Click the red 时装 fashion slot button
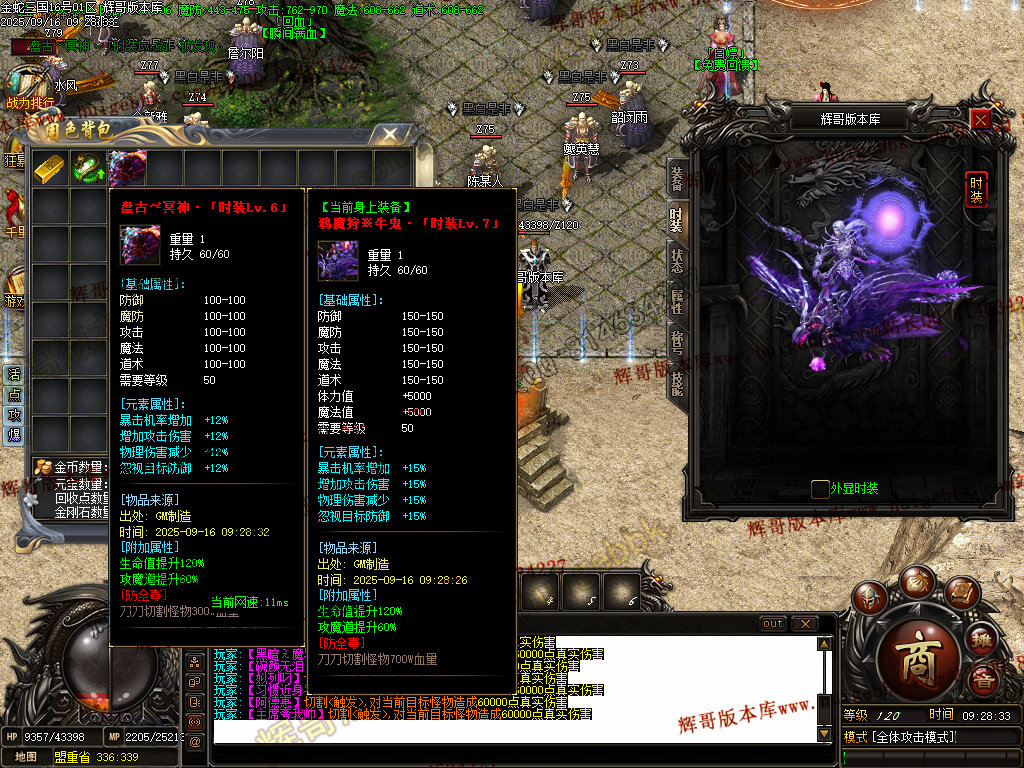 click(977, 189)
